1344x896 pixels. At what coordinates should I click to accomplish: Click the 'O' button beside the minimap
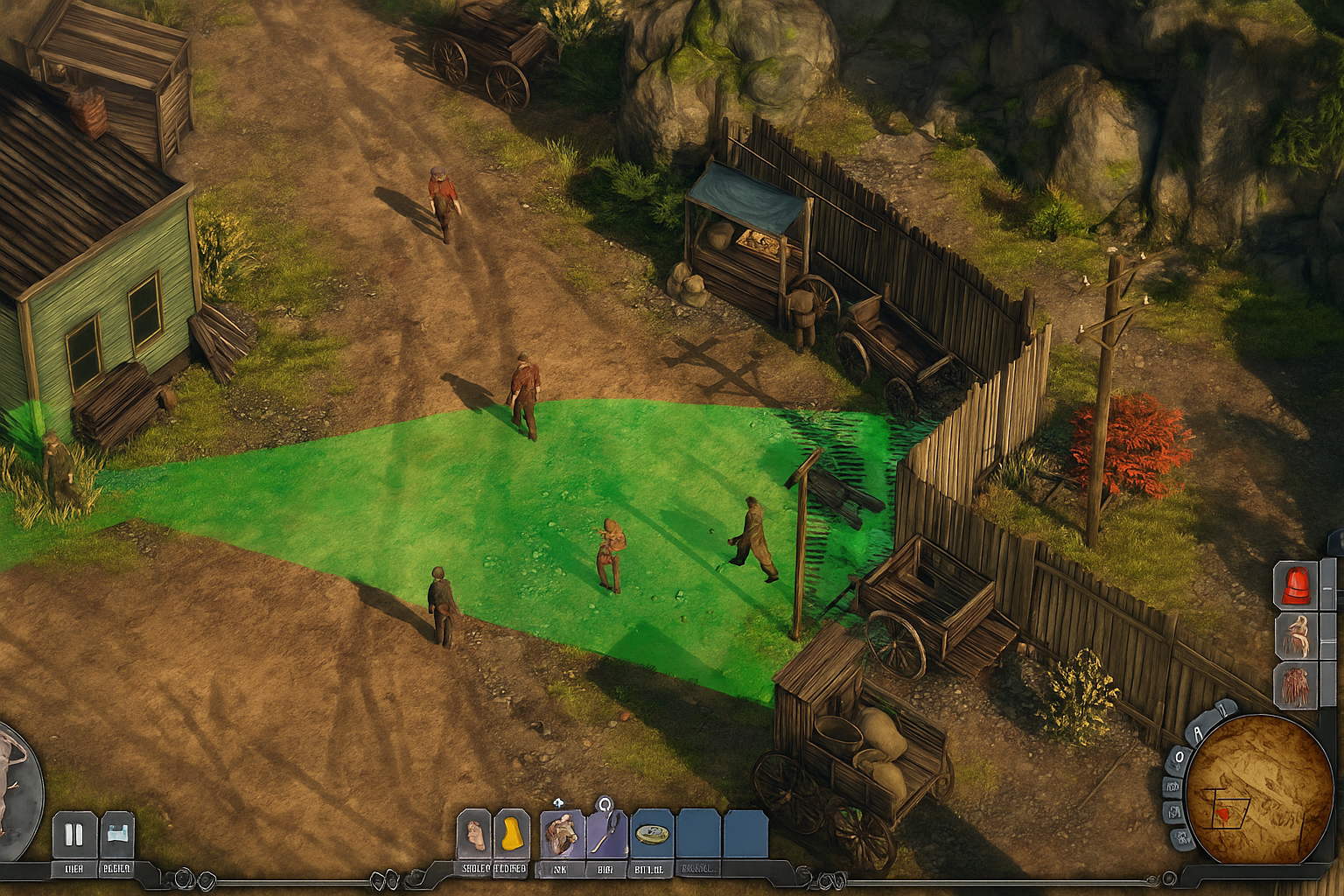point(1179,756)
